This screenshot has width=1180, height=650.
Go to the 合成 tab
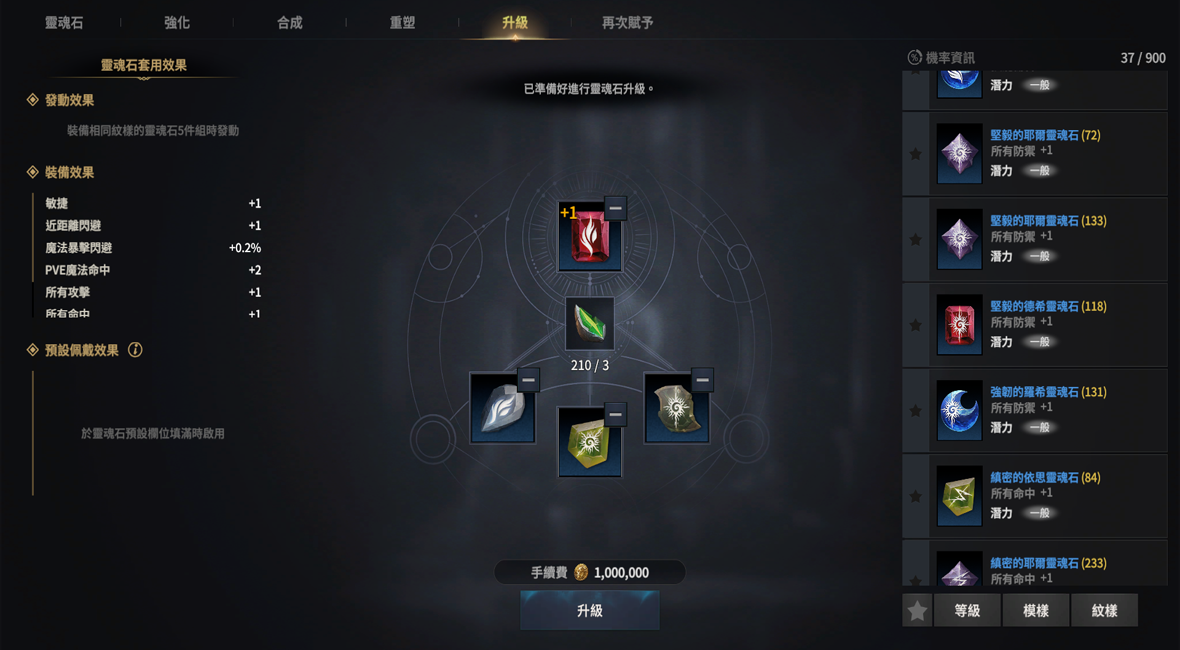290,22
